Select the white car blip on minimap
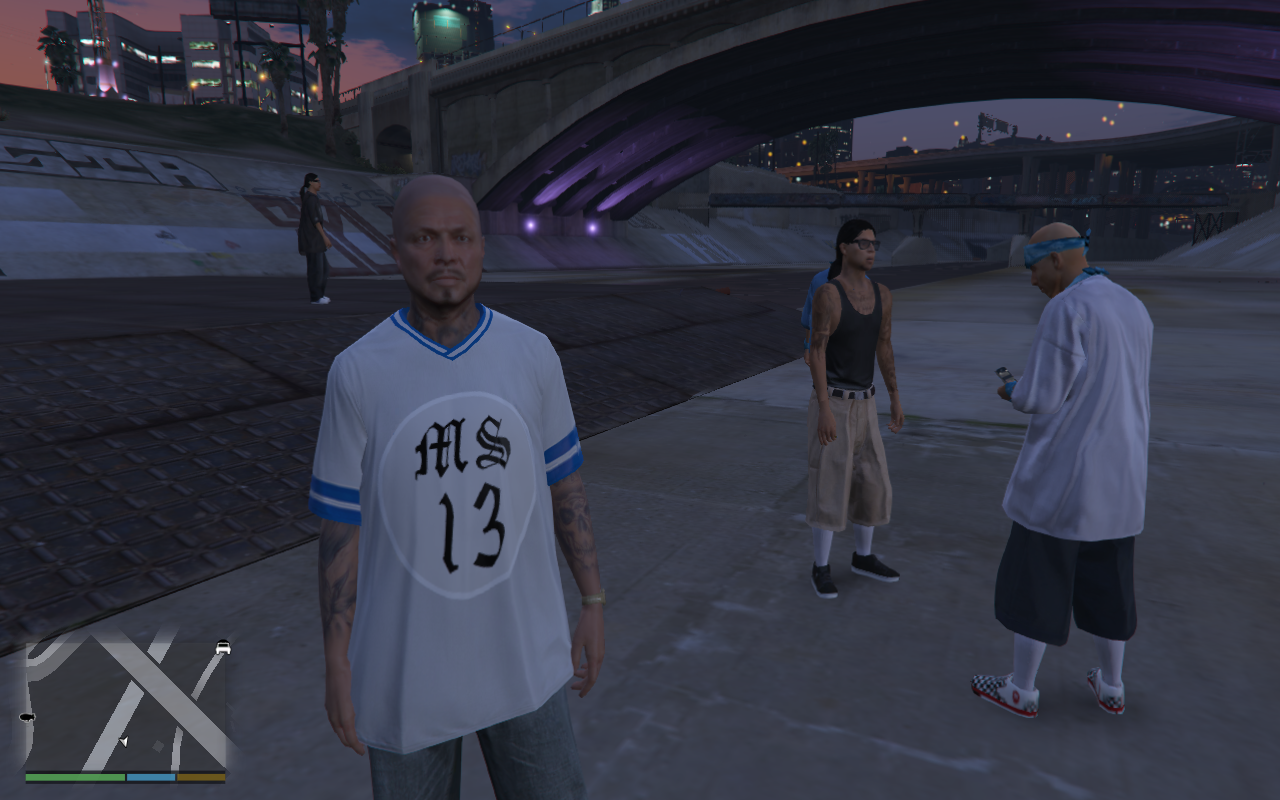 (x=222, y=648)
